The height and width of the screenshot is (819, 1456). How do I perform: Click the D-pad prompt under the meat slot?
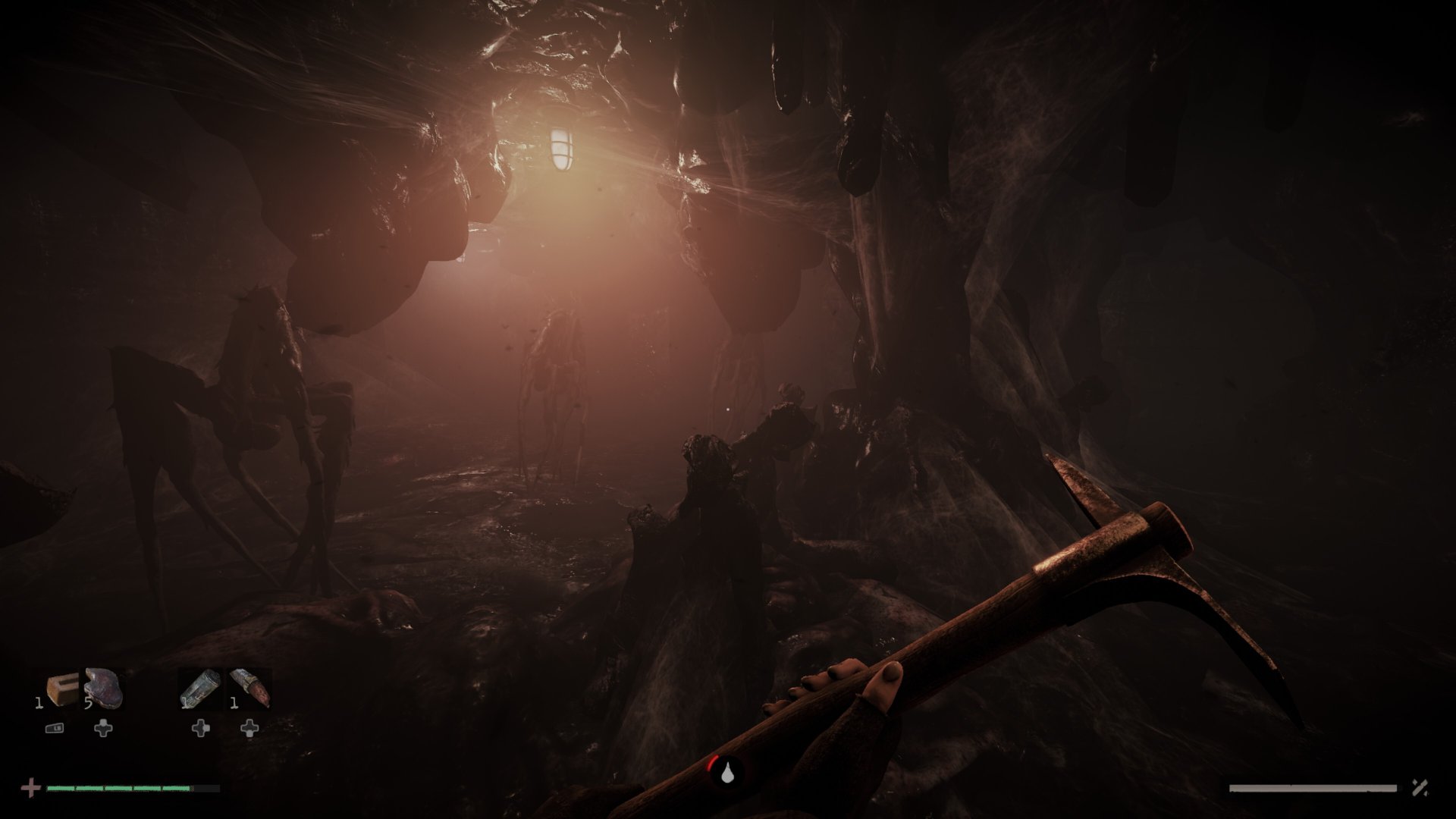pyautogui.click(x=102, y=730)
